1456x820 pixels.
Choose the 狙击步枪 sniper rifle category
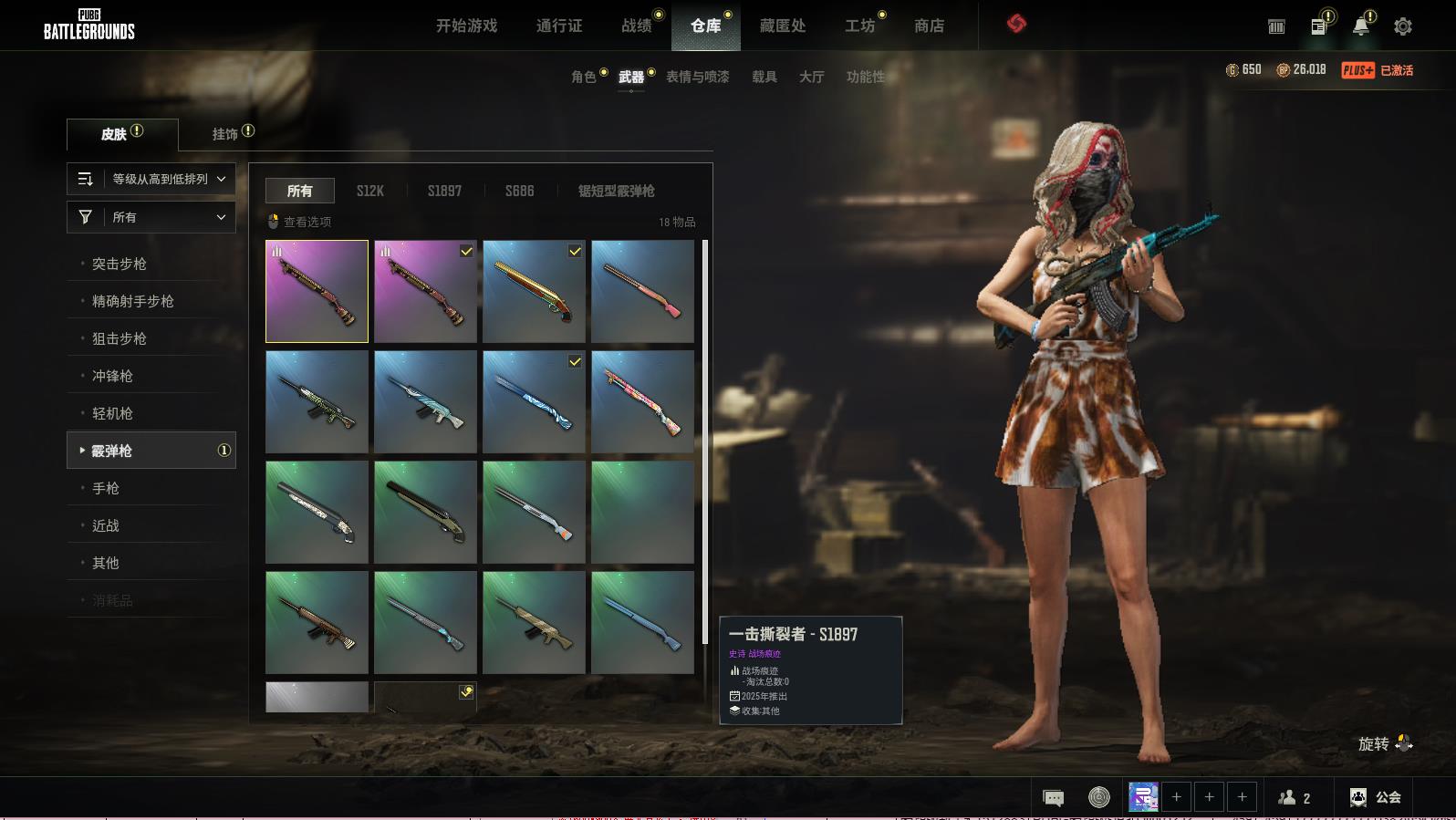tap(120, 338)
